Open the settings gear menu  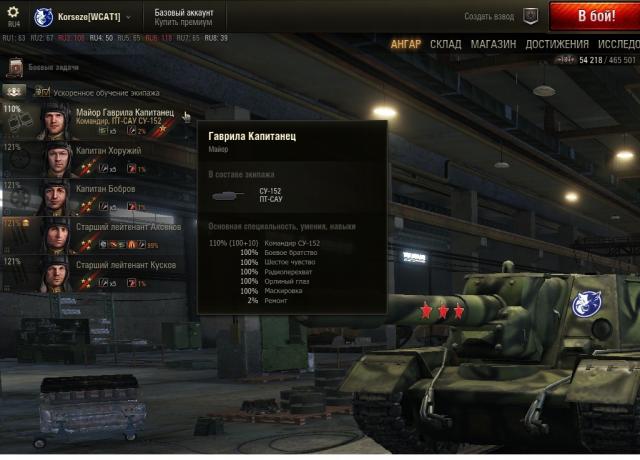13,12
